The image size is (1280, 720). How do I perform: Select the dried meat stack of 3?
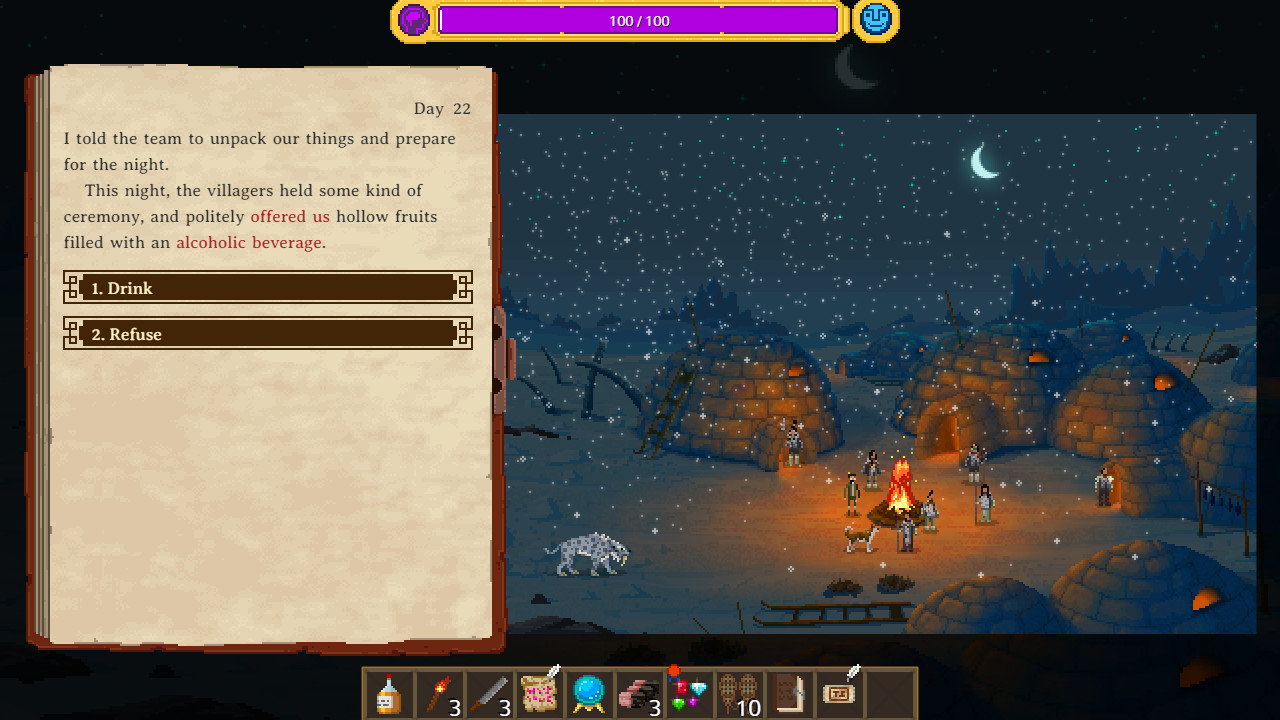pyautogui.click(x=639, y=693)
